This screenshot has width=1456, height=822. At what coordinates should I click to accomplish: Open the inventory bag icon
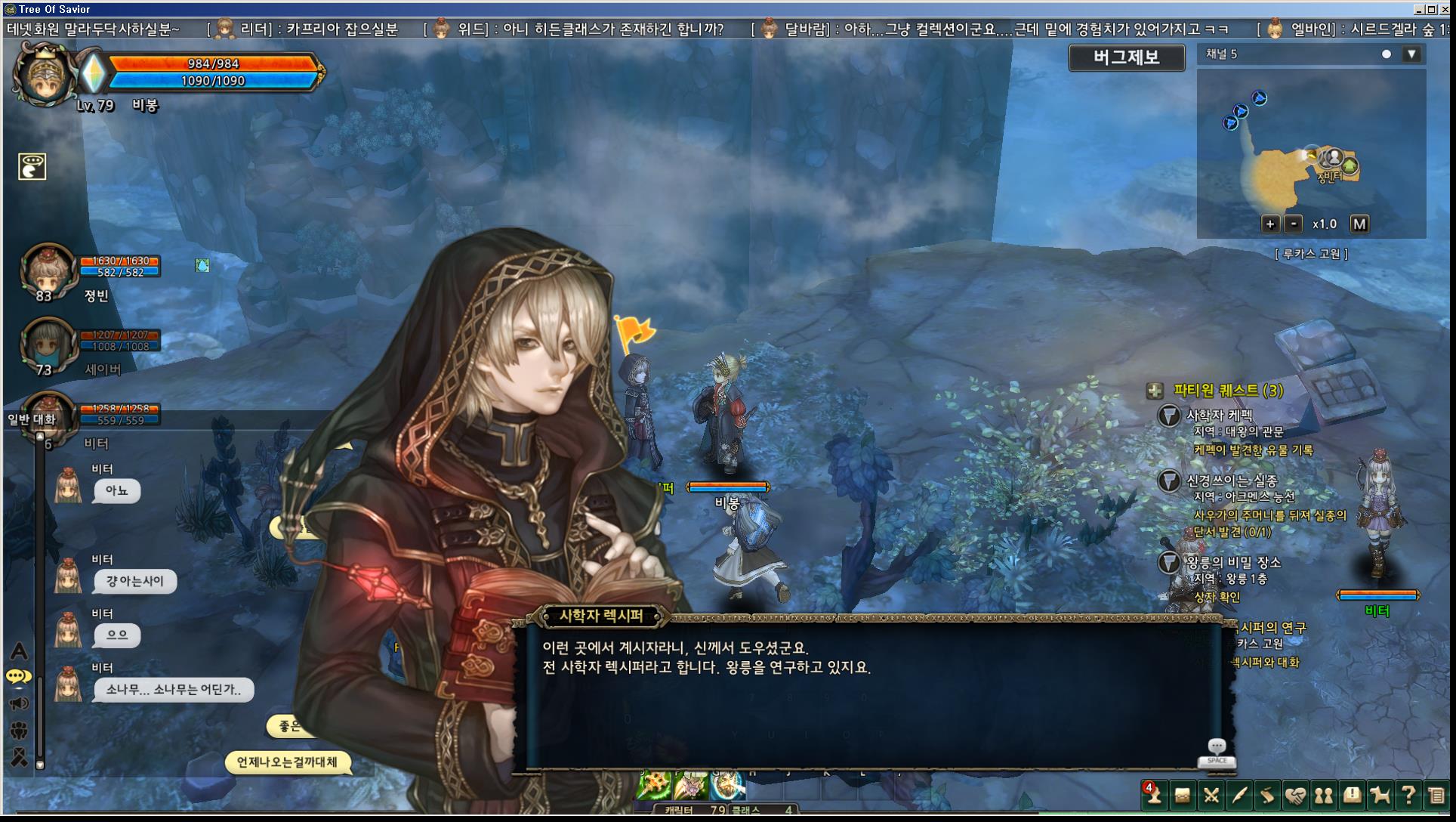click(1182, 796)
